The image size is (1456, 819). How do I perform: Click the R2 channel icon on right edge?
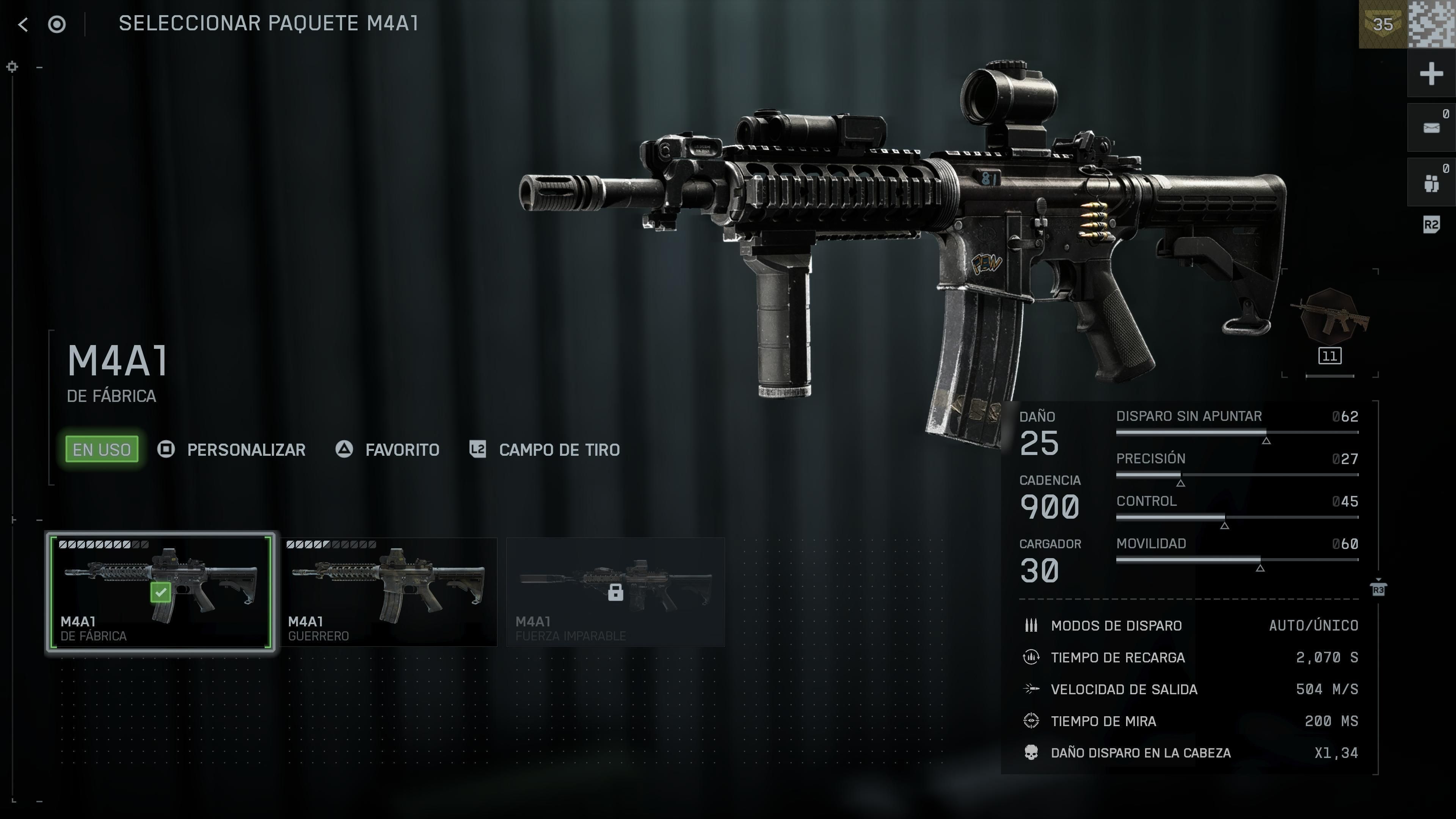pyautogui.click(x=1431, y=224)
